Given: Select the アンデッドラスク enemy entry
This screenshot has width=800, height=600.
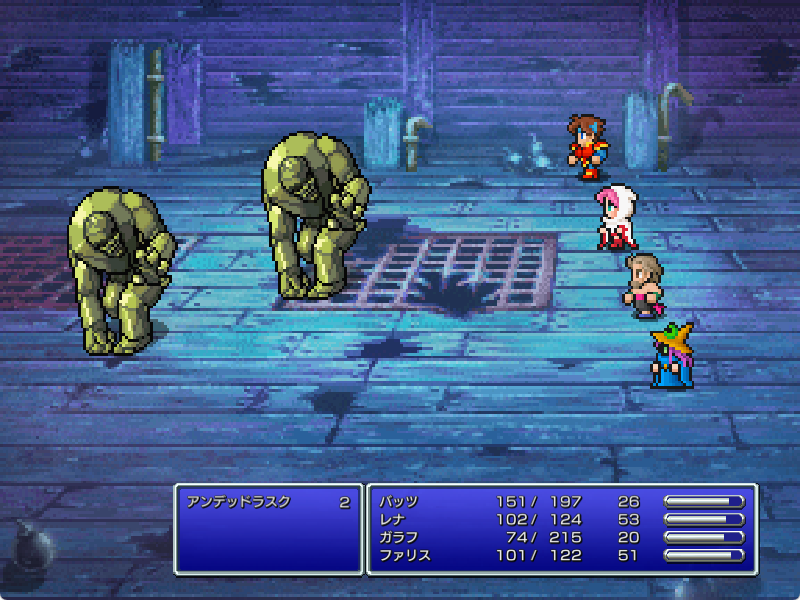Looking at the screenshot, I should pyautogui.click(x=239, y=502).
